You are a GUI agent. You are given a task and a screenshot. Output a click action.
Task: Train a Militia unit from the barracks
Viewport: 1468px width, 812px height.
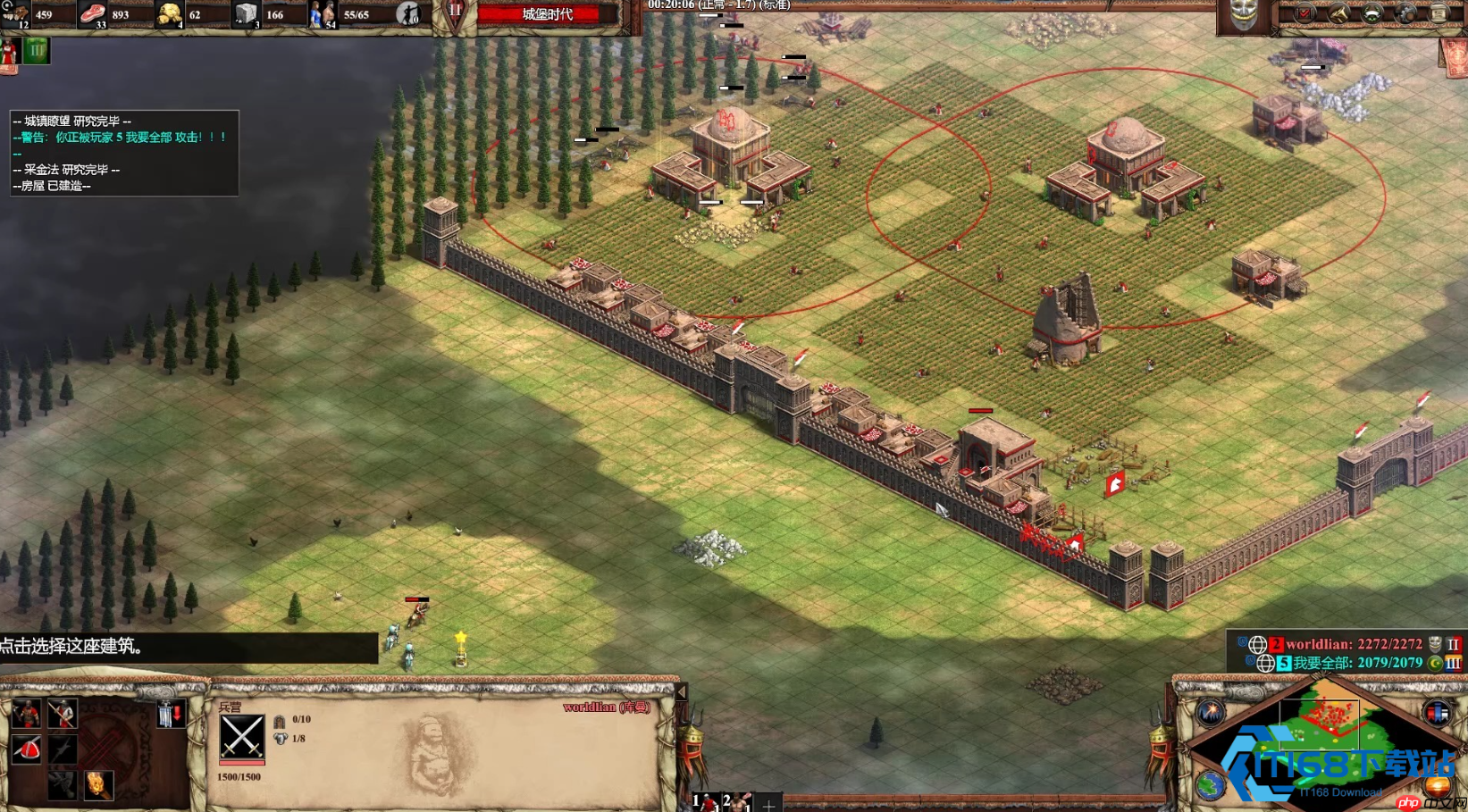click(x=26, y=715)
